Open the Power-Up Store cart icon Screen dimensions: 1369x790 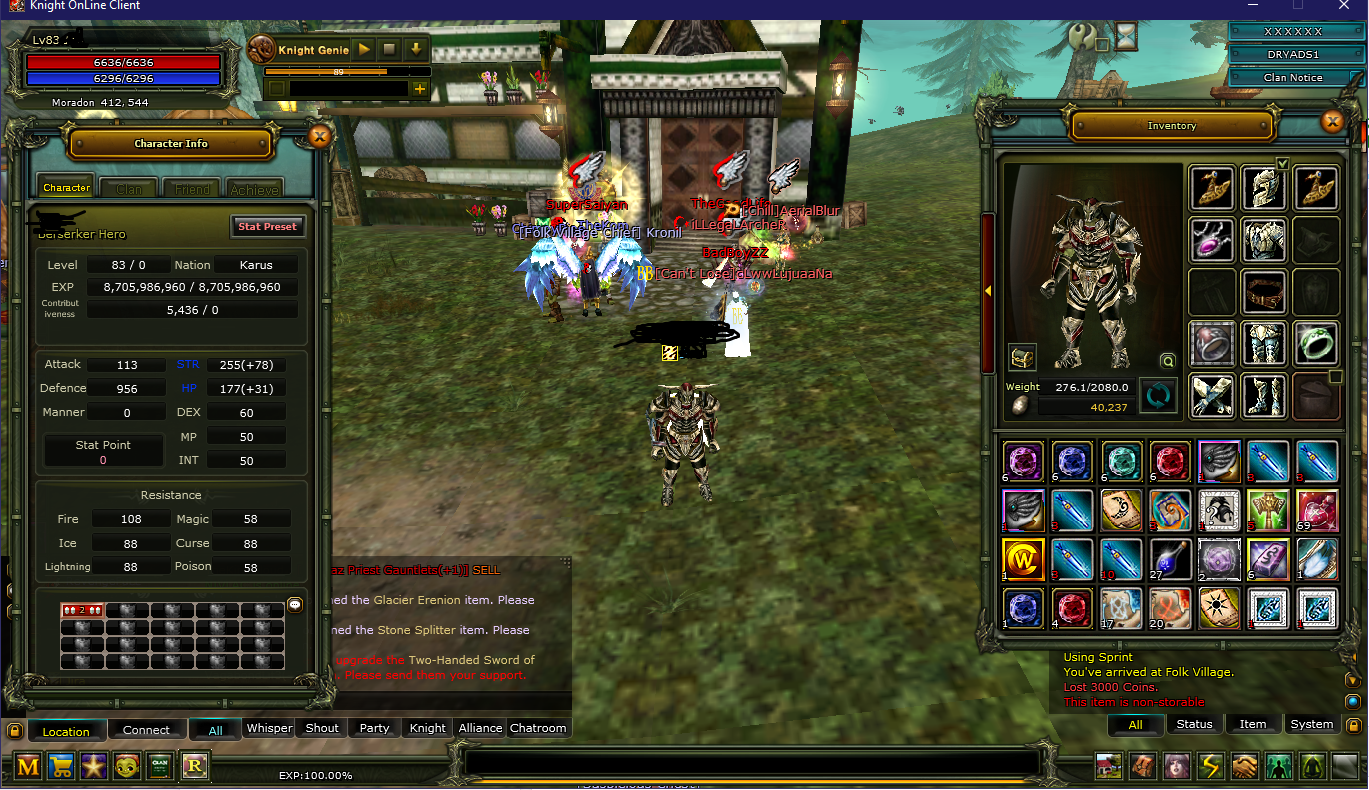61,765
